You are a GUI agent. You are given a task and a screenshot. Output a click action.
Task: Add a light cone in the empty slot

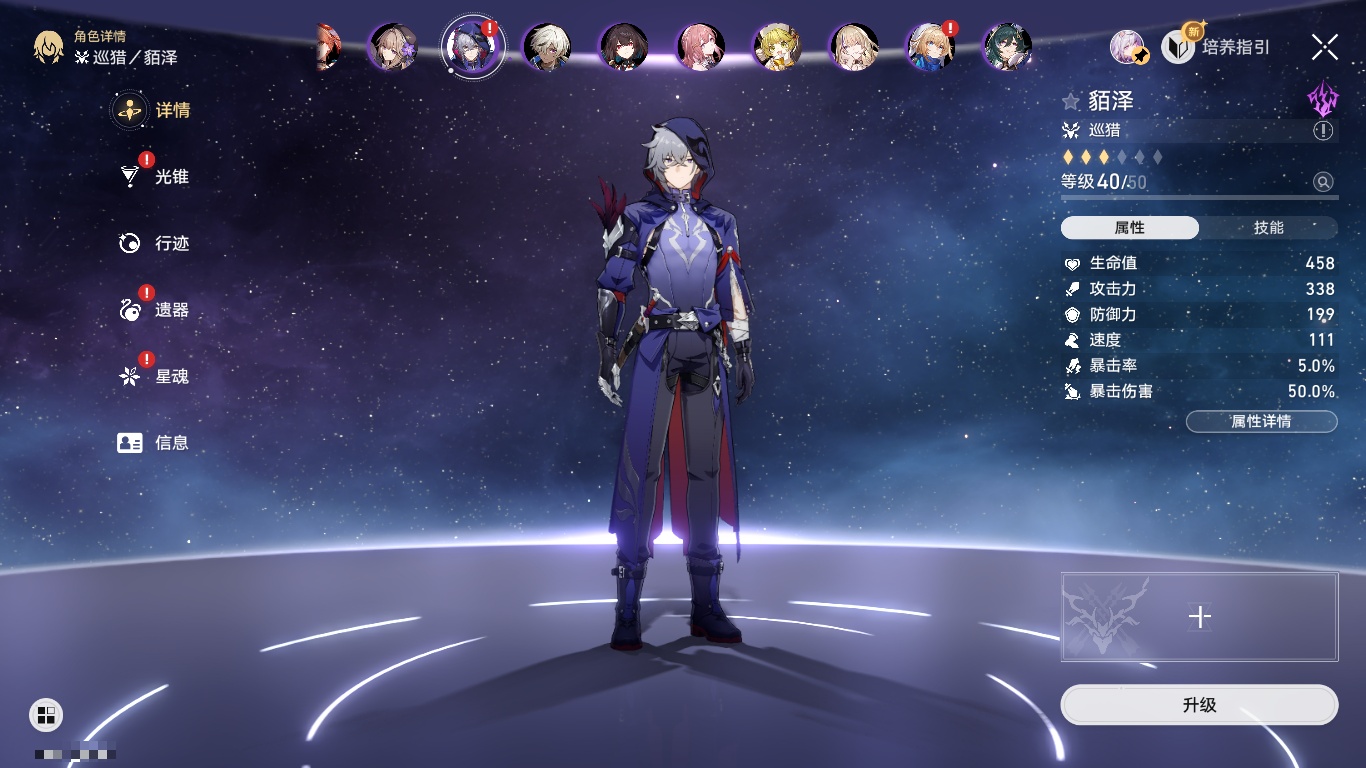(x=1199, y=617)
